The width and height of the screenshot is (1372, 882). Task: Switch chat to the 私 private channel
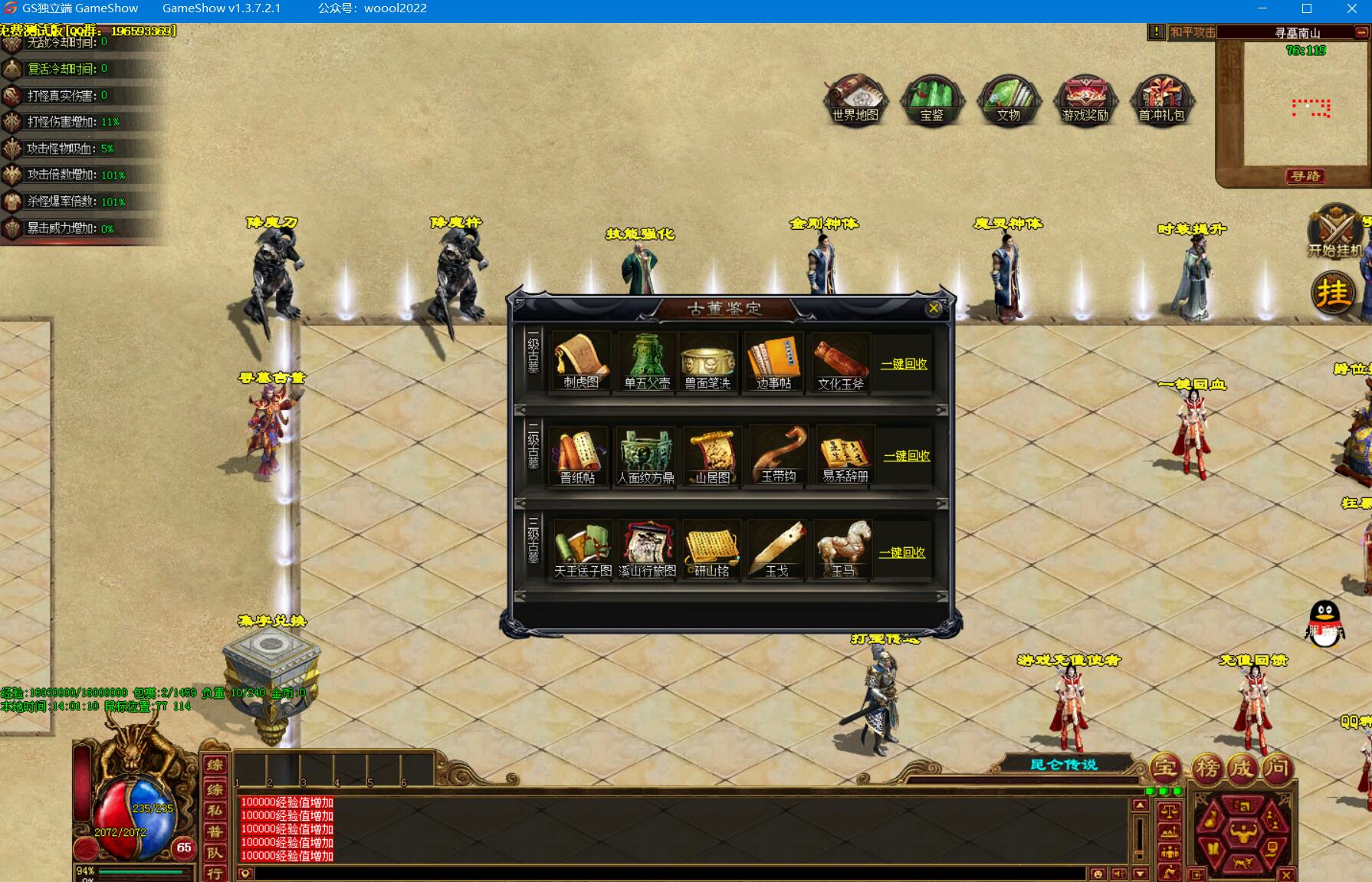(x=215, y=810)
